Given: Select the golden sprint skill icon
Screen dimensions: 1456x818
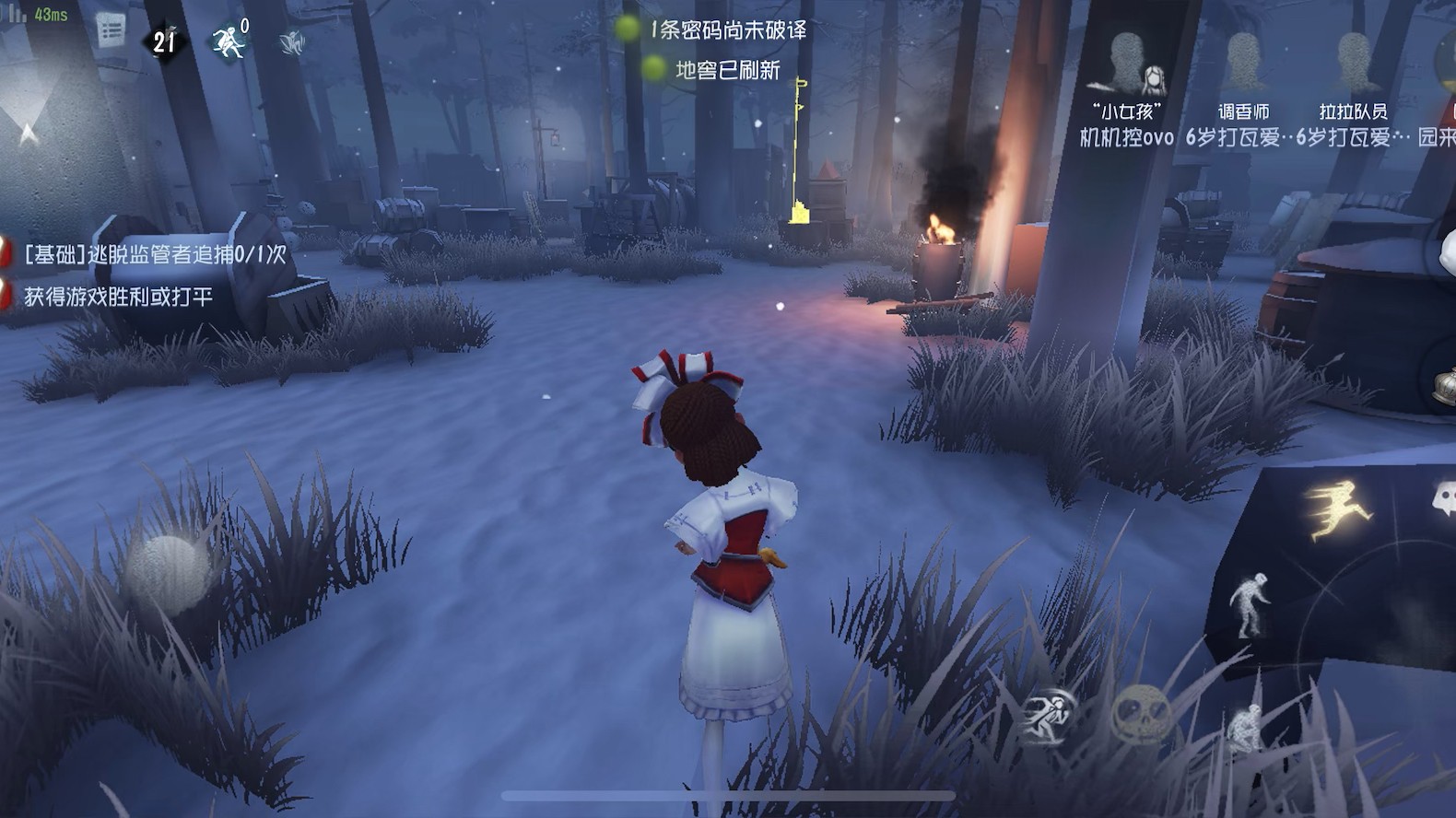Looking at the screenshot, I should (x=1339, y=505).
